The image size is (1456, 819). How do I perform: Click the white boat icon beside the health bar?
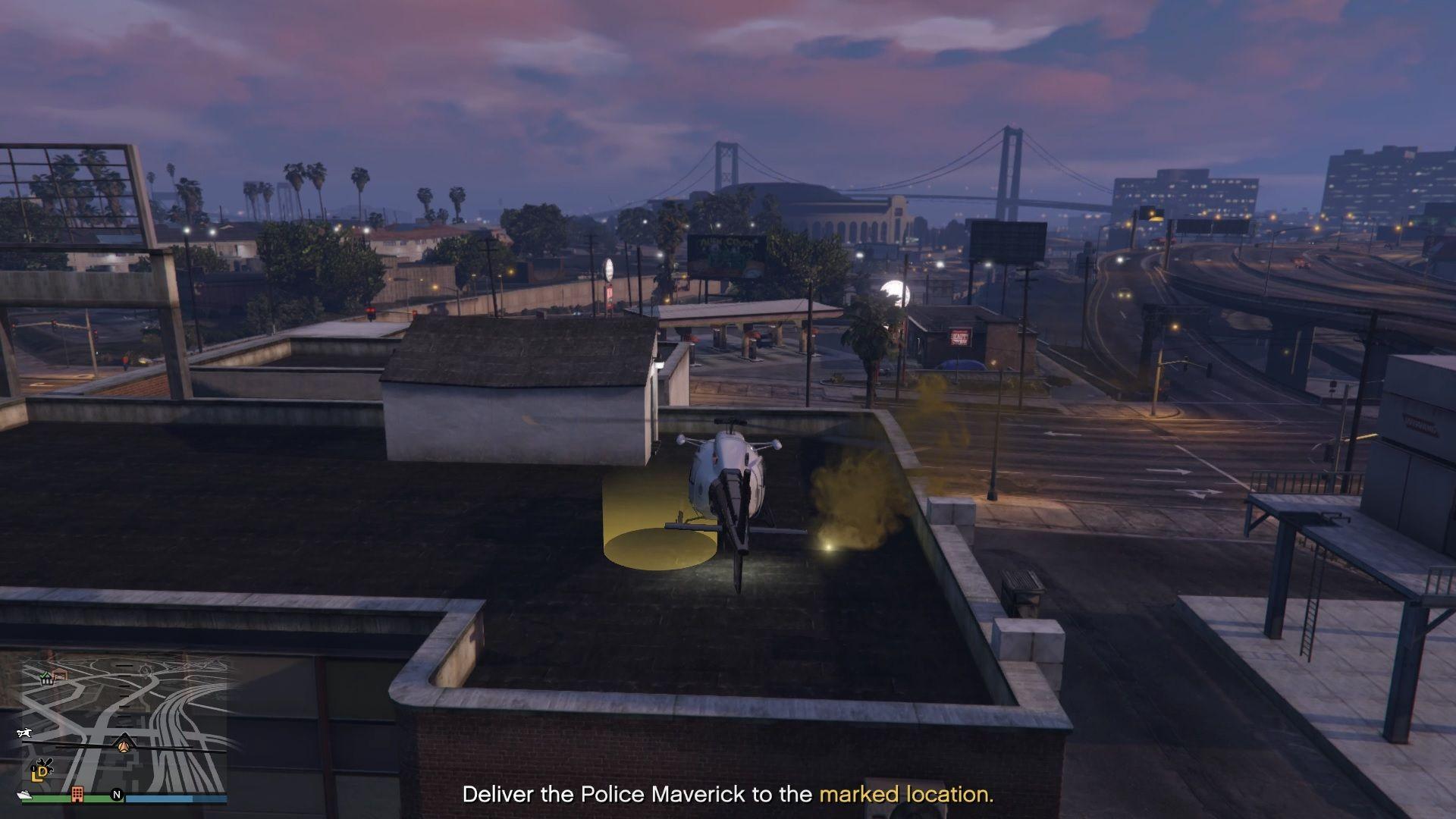pyautogui.click(x=24, y=795)
